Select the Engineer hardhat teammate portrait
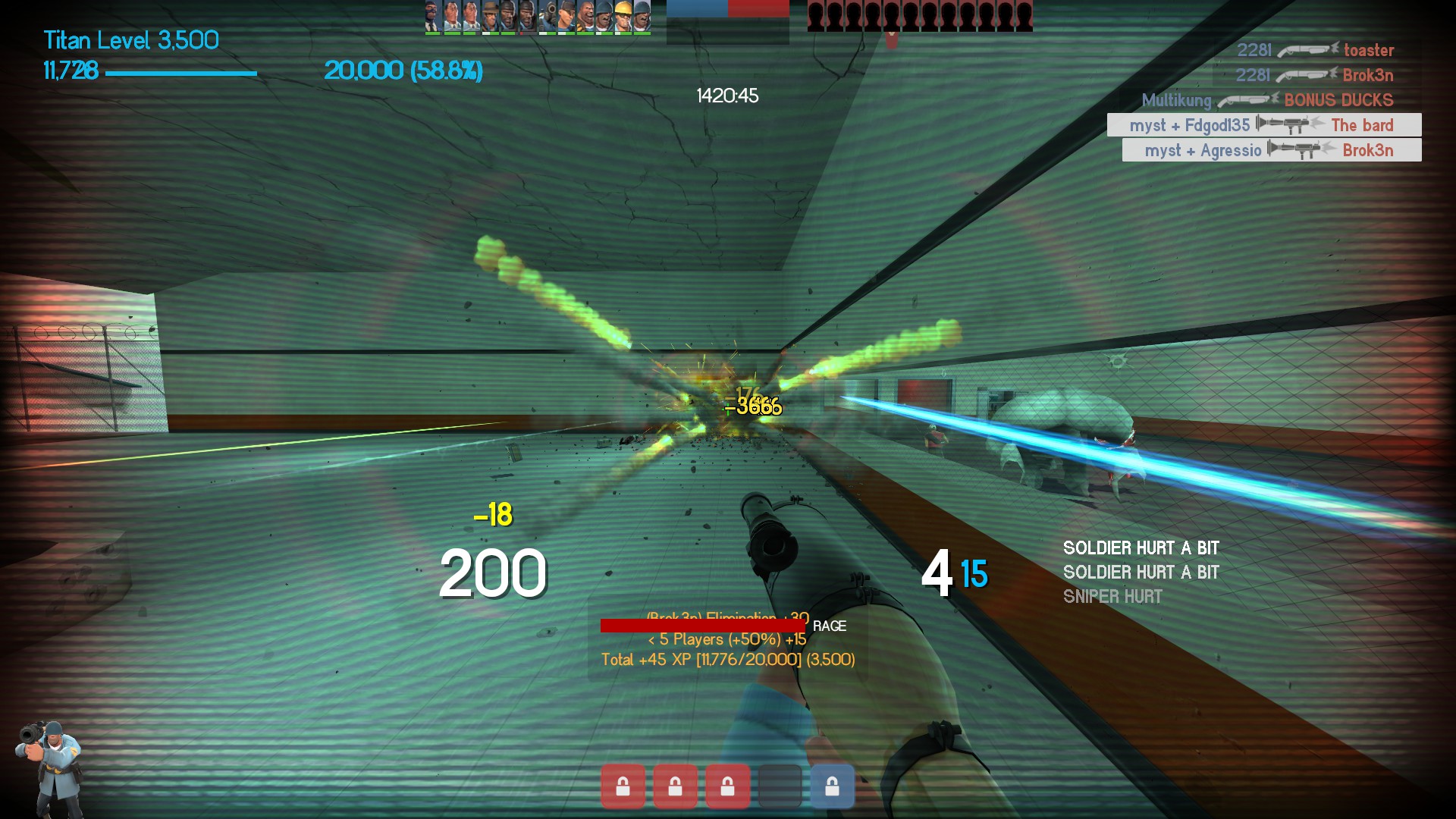Viewport: 1456px width, 819px height. pyautogui.click(x=623, y=16)
